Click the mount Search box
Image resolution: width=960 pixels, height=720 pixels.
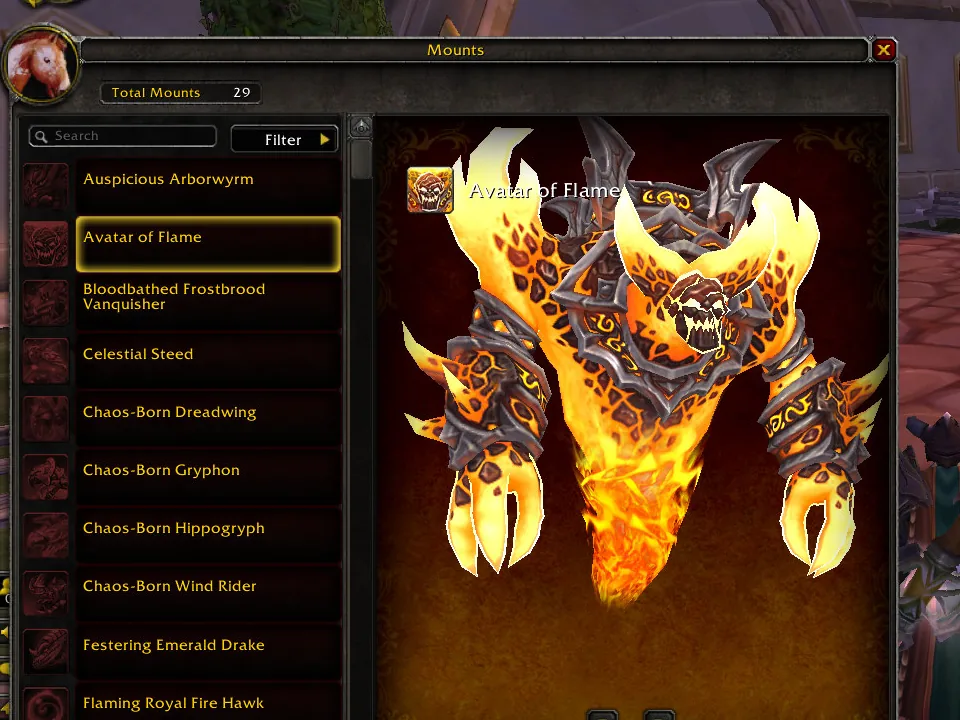(x=124, y=136)
